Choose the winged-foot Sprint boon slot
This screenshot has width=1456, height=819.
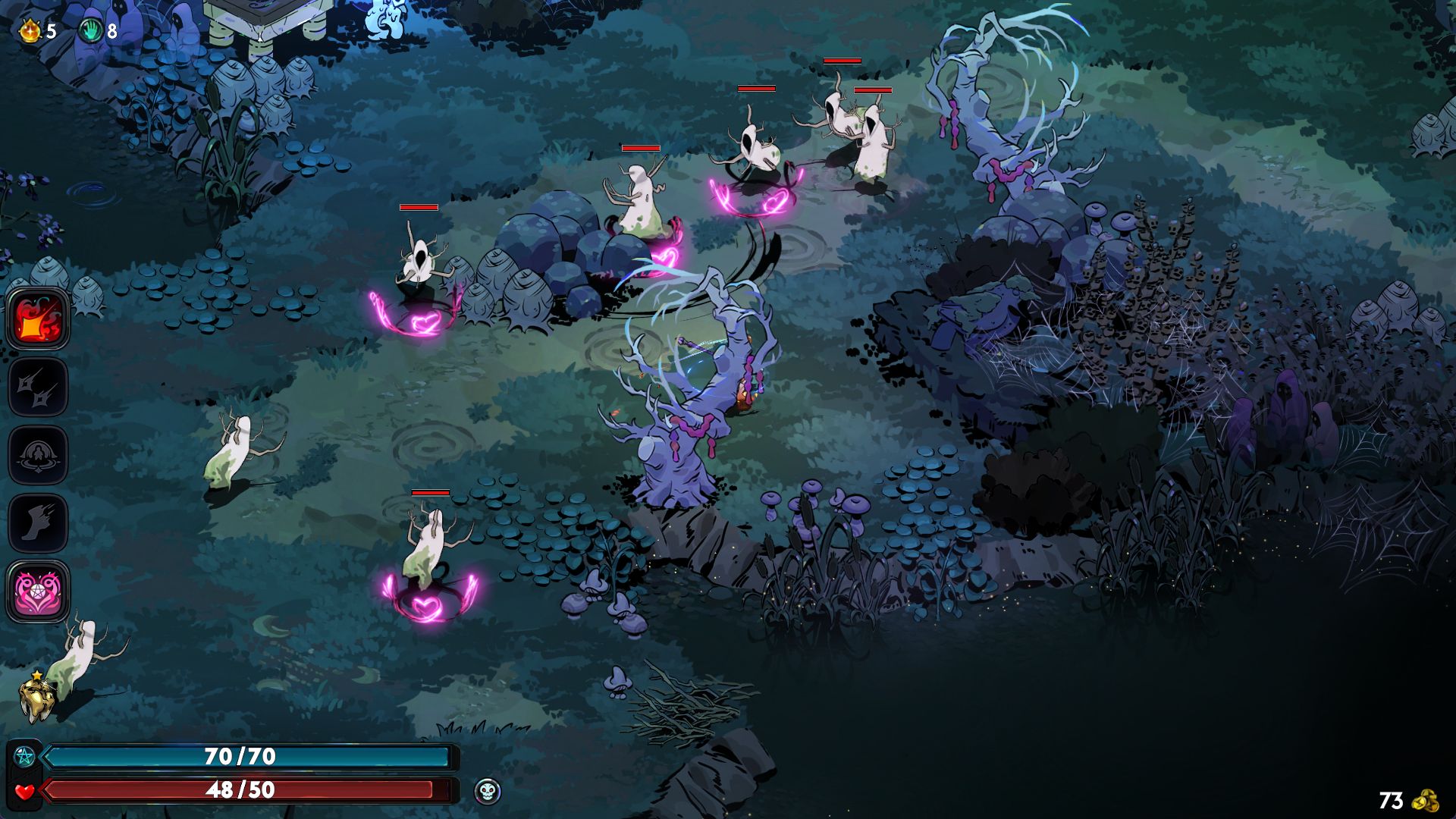coord(38,522)
